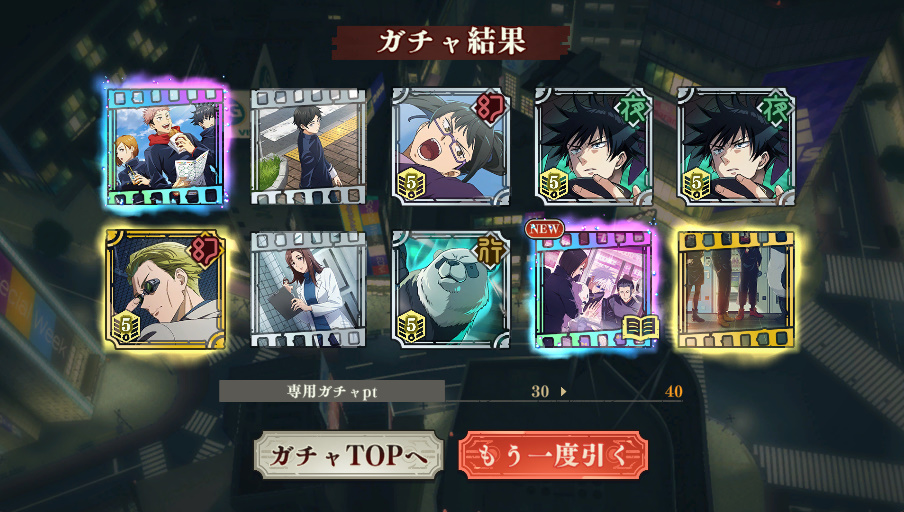View the blond Nanami card with sunglasses
This screenshot has height=512, width=904.
tap(166, 288)
